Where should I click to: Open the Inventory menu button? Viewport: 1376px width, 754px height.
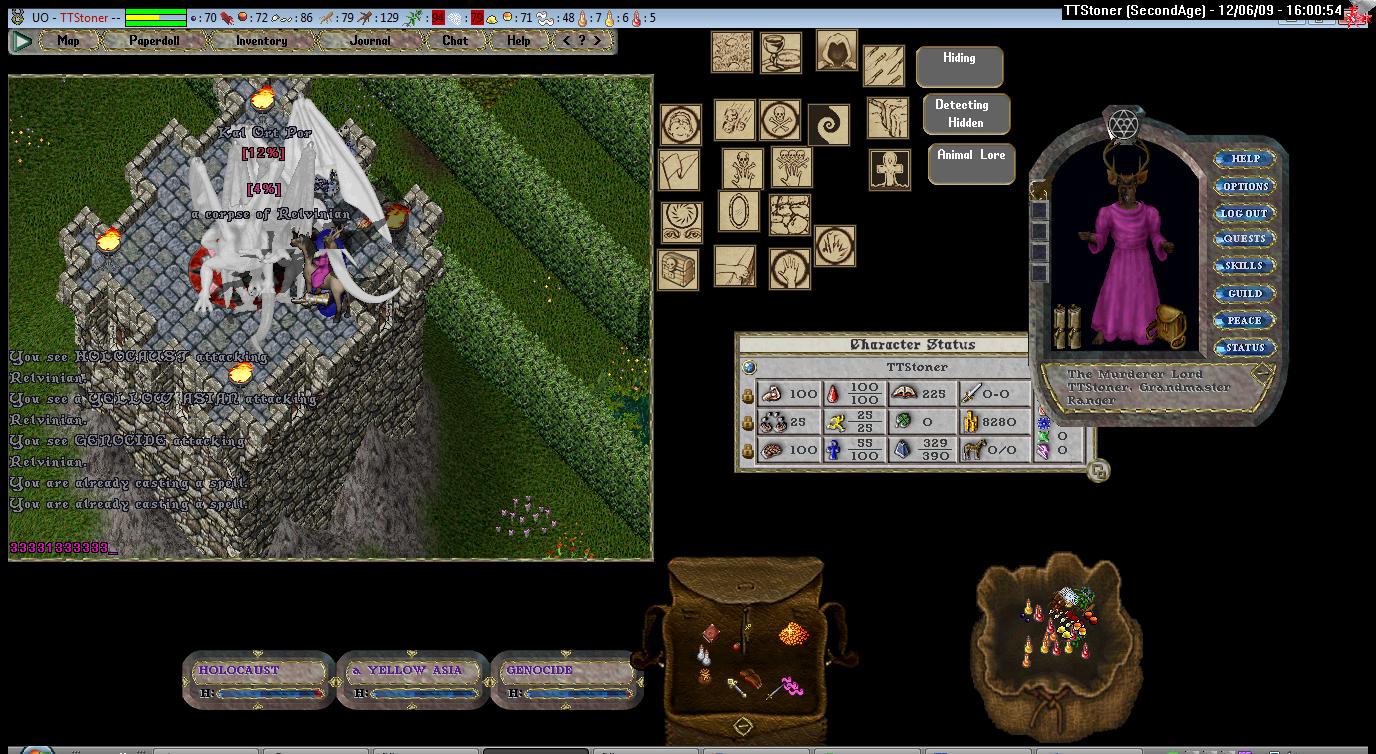(261, 41)
